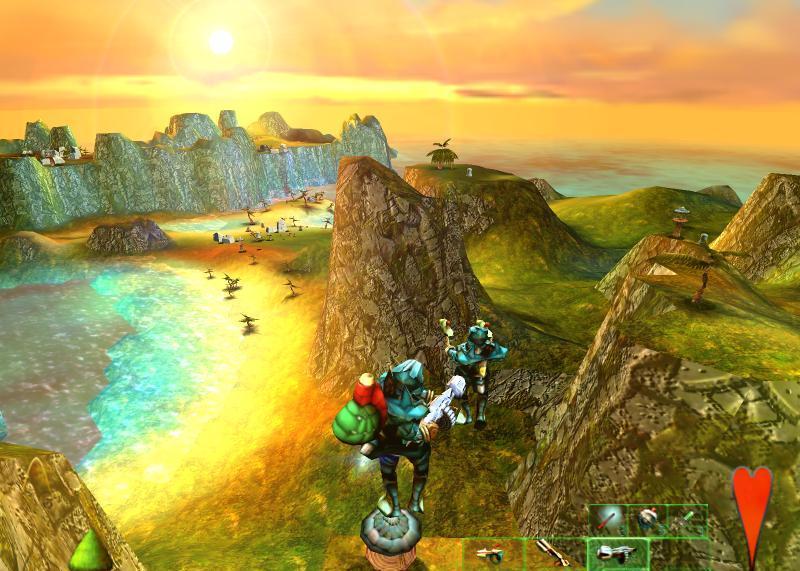Choose the round grenade item slot
The height and width of the screenshot is (571, 800).
click(x=647, y=521)
